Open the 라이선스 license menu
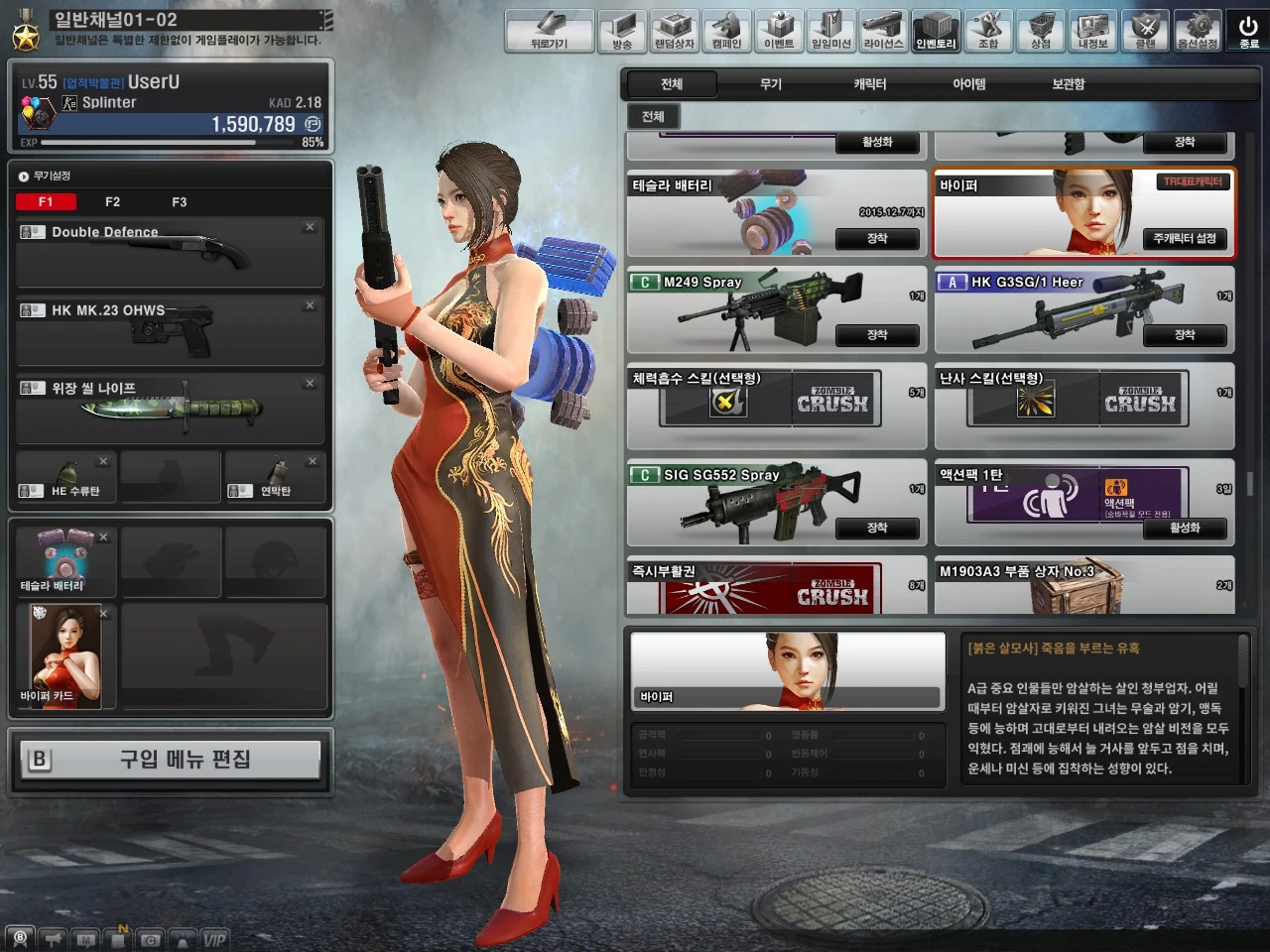 click(882, 31)
